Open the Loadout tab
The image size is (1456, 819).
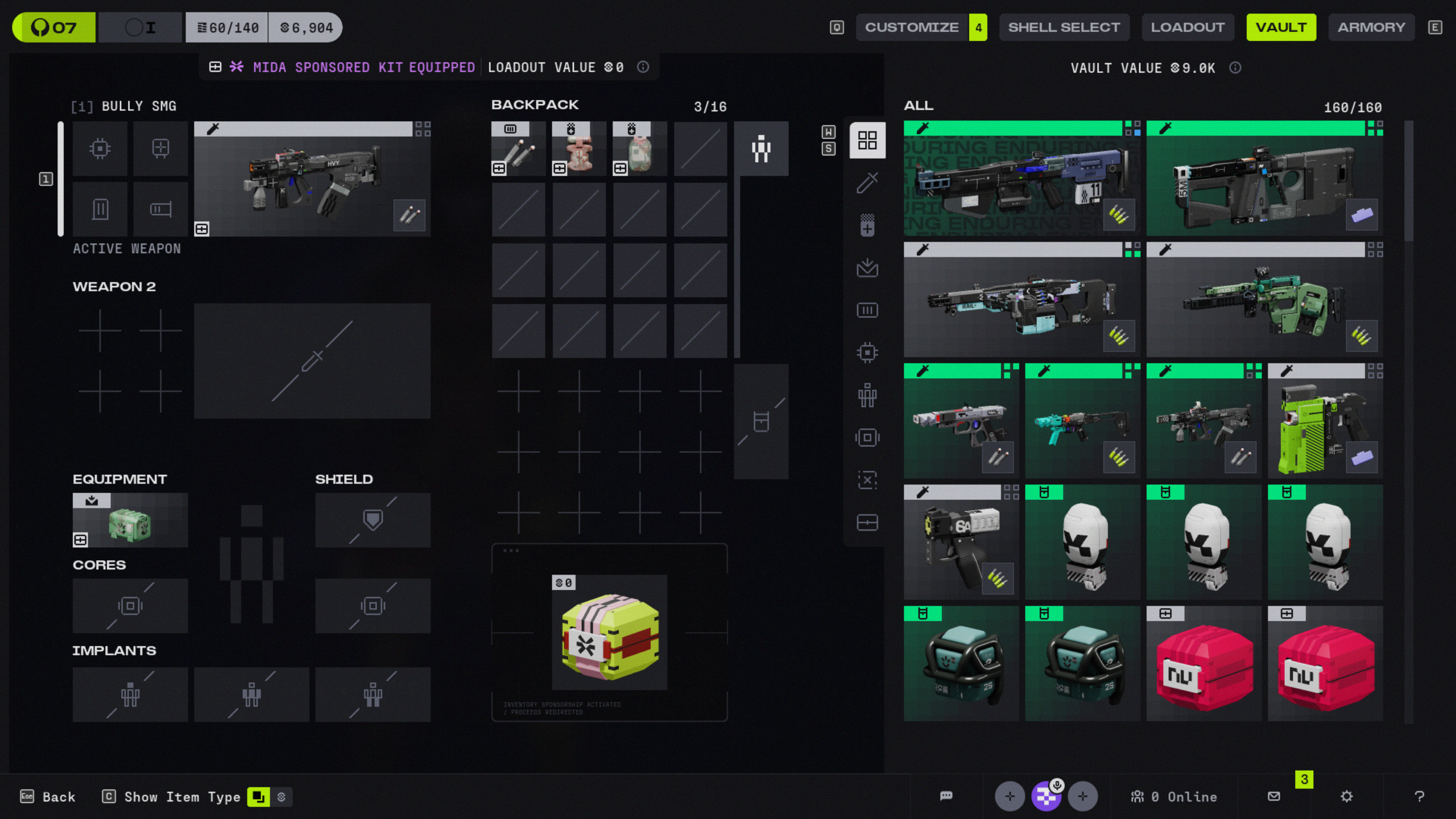coord(1188,27)
